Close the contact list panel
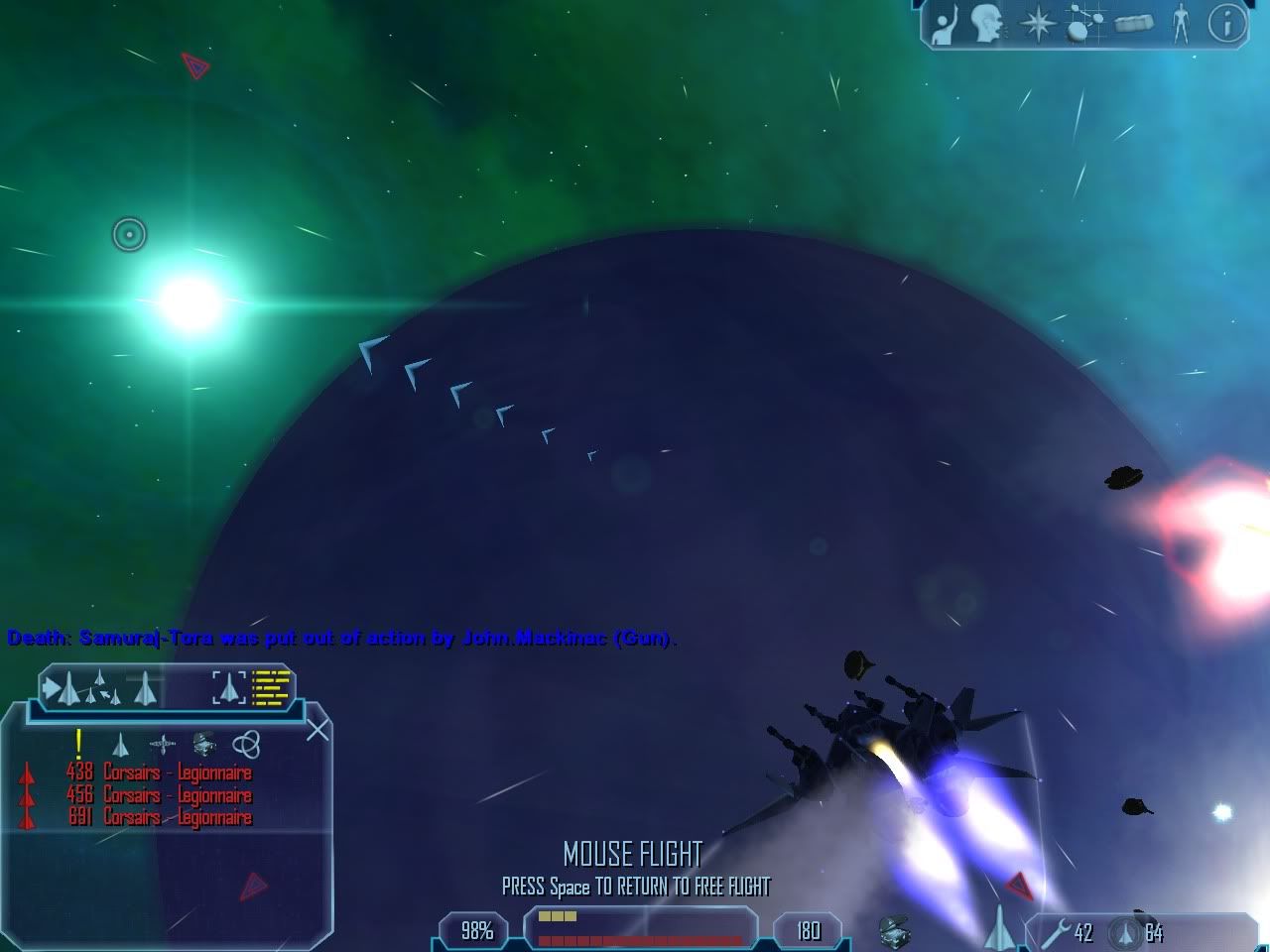The width and height of the screenshot is (1270, 952). 317,731
